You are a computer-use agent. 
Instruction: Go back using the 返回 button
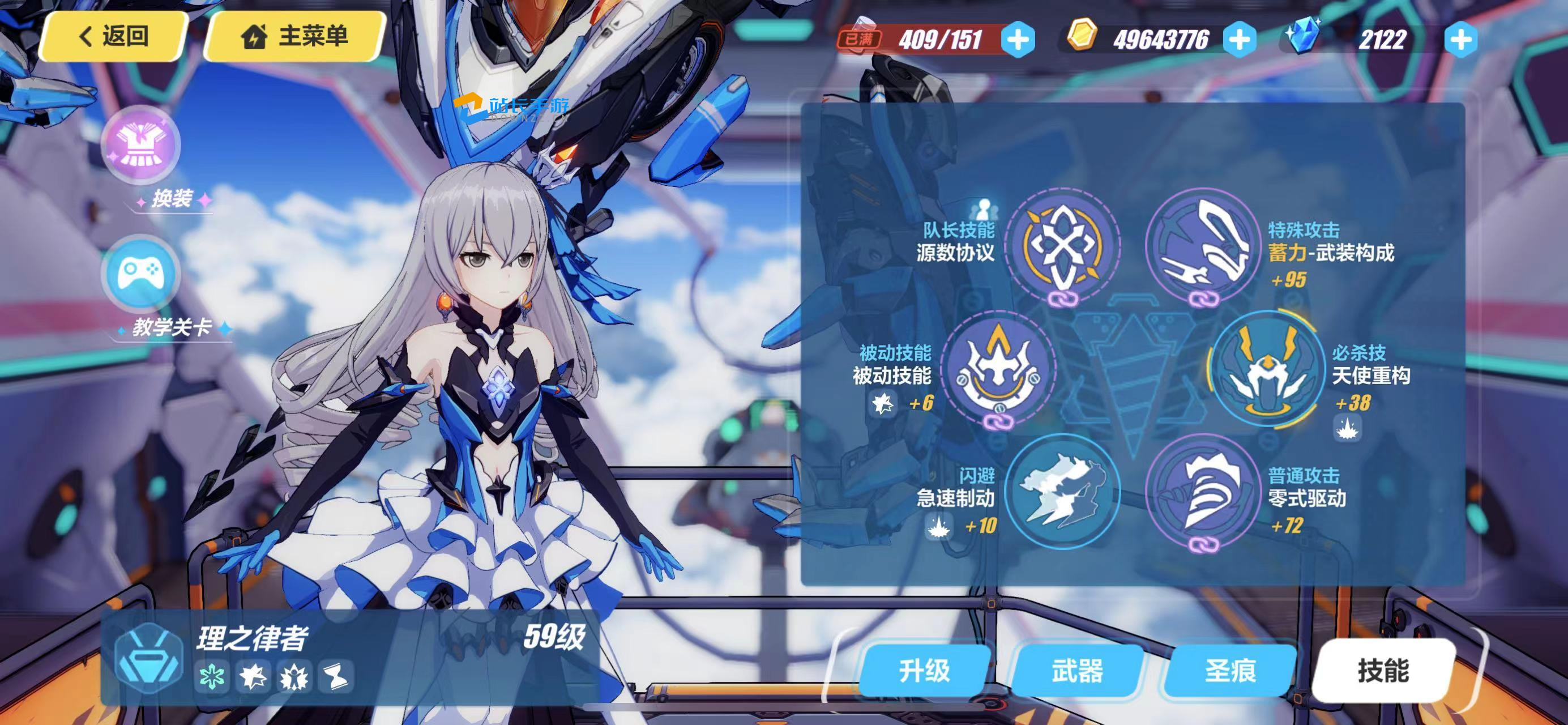coord(113,36)
